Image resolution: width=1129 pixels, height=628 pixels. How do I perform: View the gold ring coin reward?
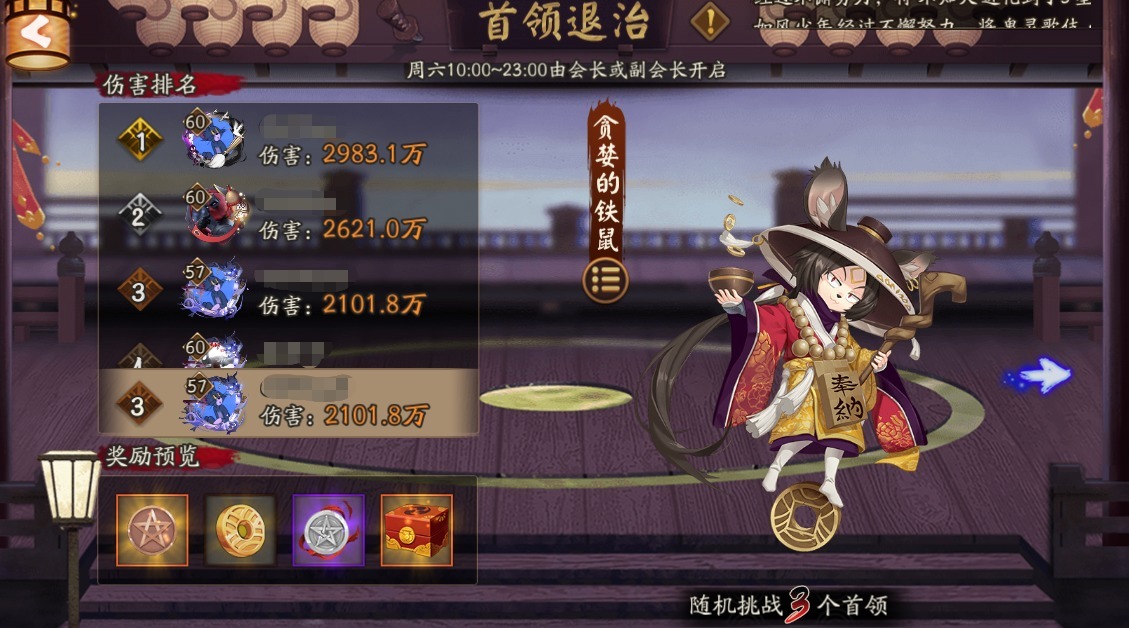pos(240,530)
